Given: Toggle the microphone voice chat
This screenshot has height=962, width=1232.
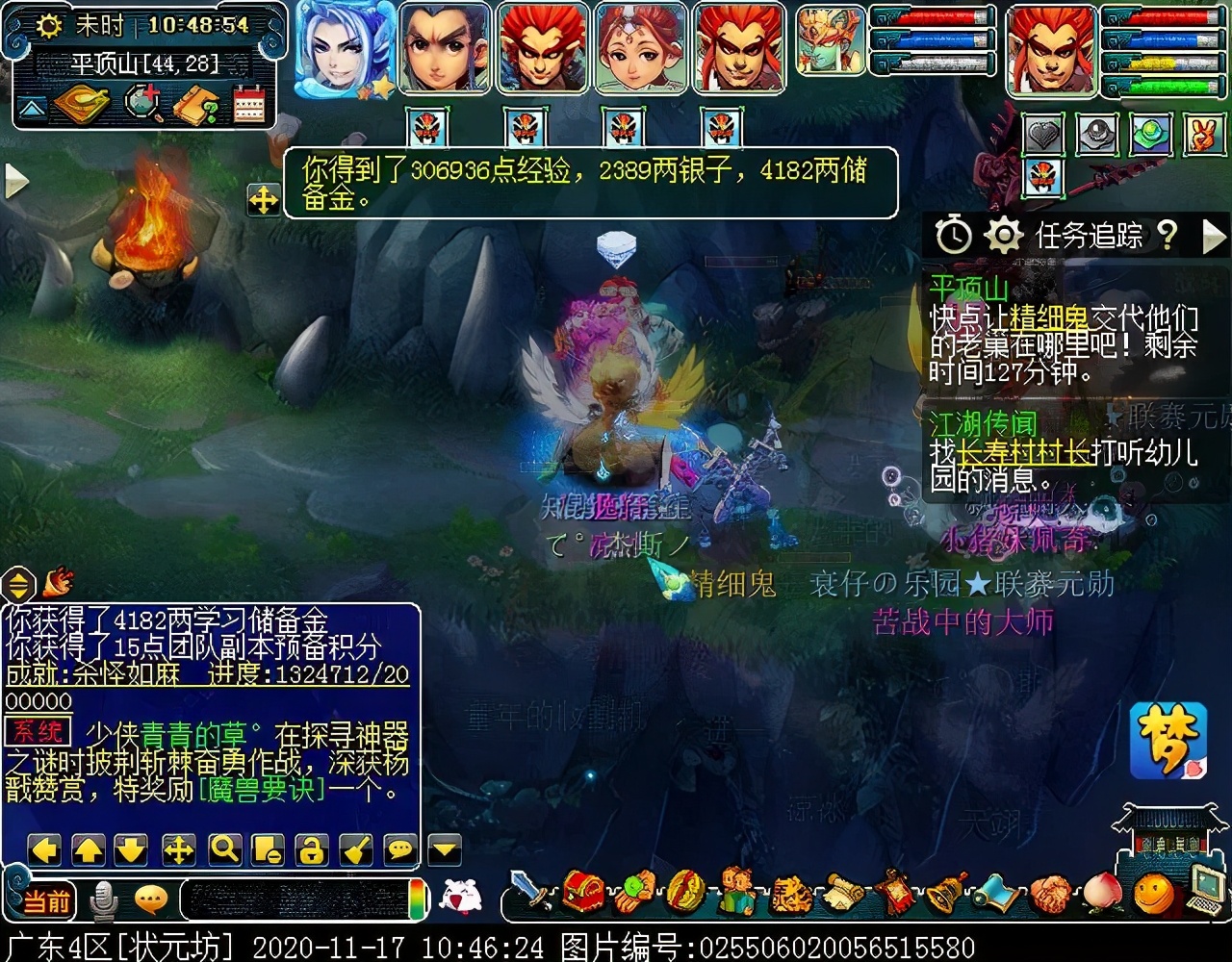Looking at the screenshot, I should [103, 898].
